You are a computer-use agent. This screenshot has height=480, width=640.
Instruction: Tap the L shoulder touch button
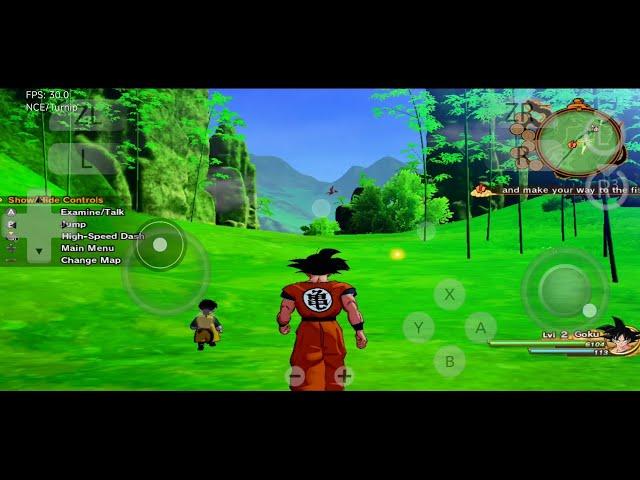click(x=86, y=157)
